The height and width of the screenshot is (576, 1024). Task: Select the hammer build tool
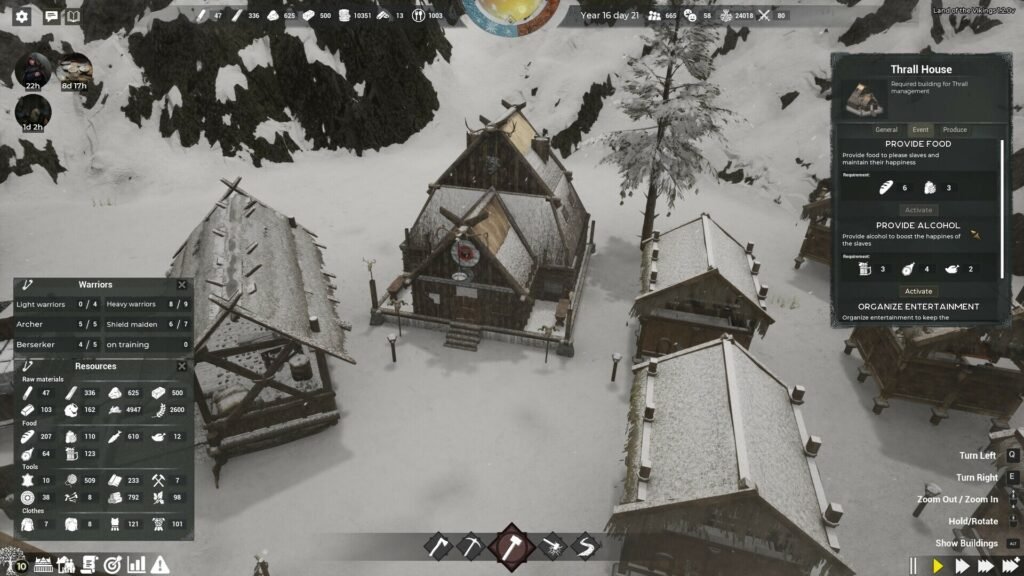click(x=512, y=547)
